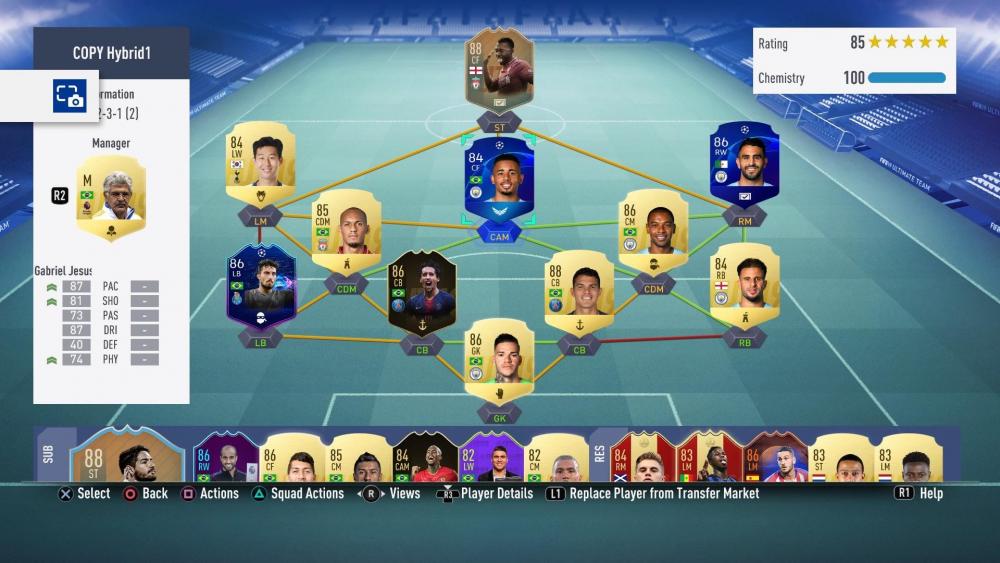Viewport: 1000px width, 563px height.
Task: Select the 88-rated gold CB card
Action: point(578,290)
